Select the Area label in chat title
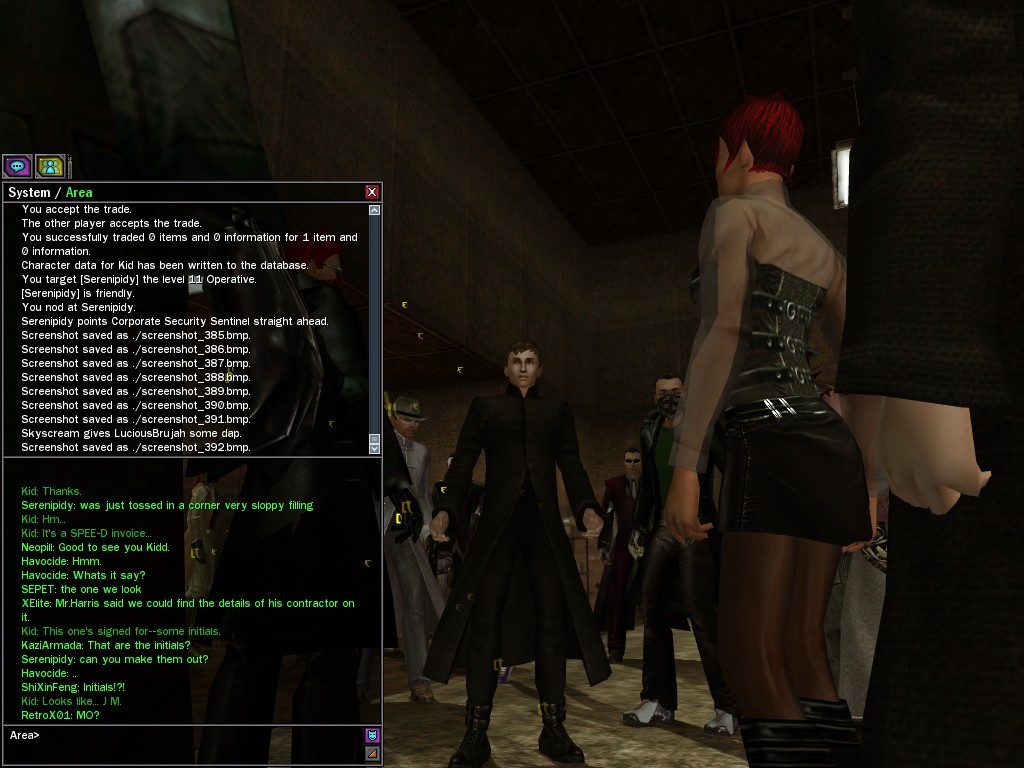1024x768 pixels. coord(79,192)
